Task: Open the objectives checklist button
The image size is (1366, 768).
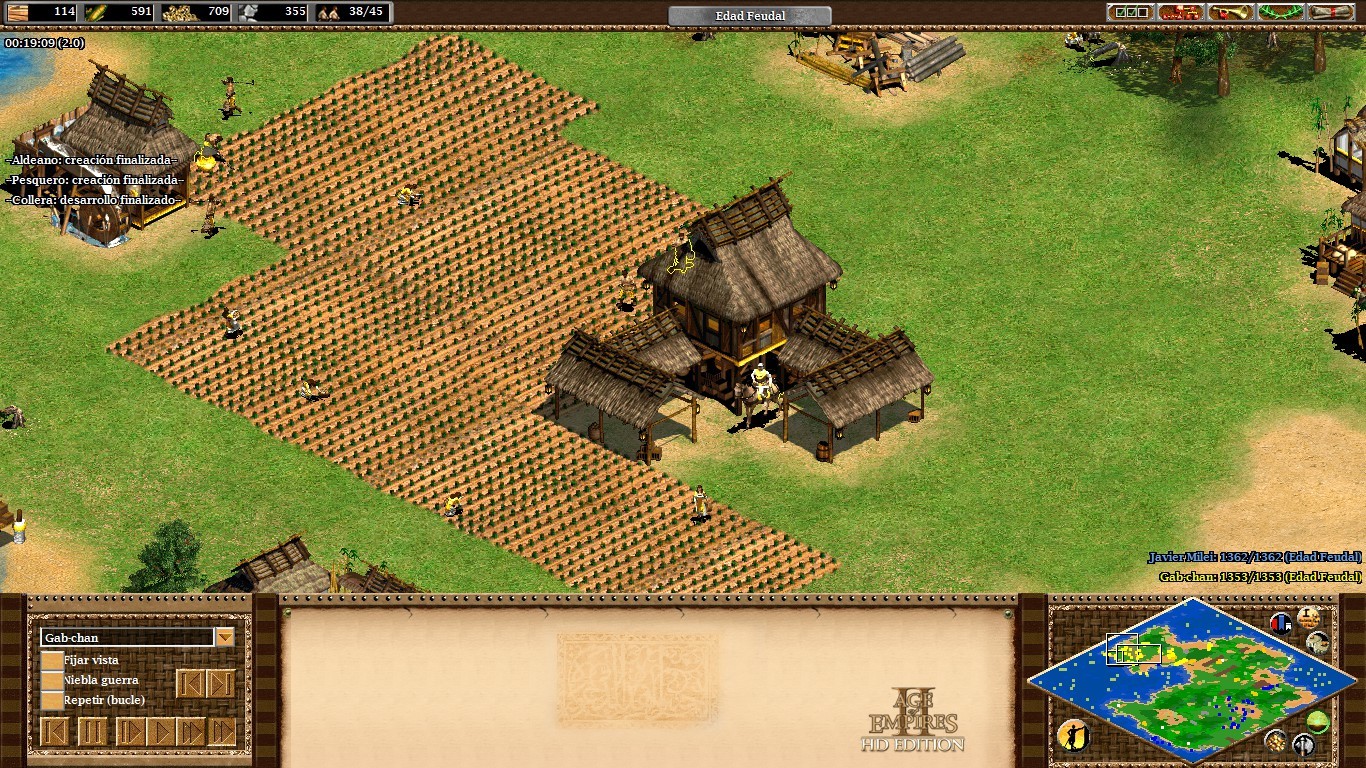Action: tap(1130, 12)
